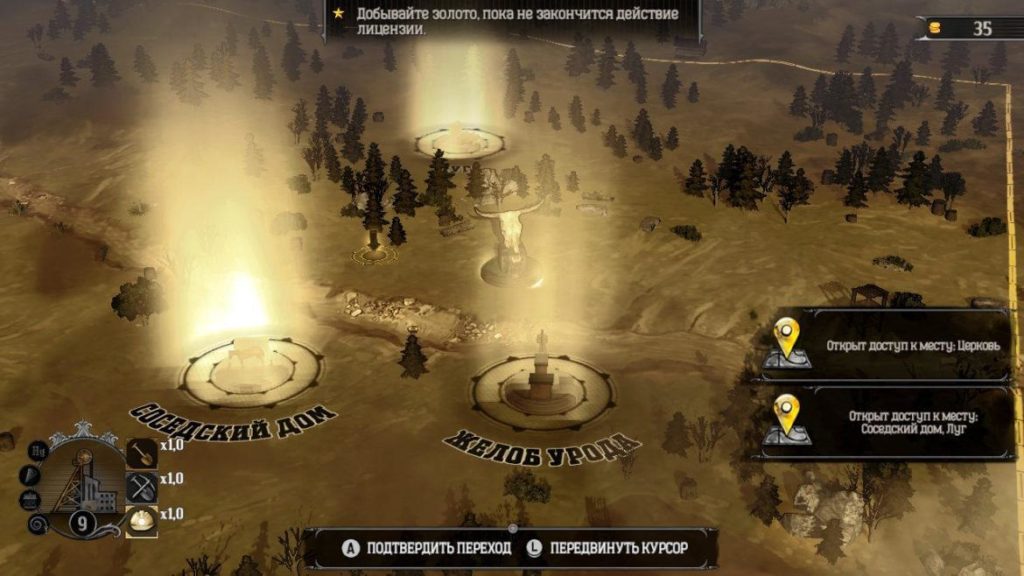Open the Церковь access notification
This screenshot has height=576, width=1024.
[x=886, y=345]
